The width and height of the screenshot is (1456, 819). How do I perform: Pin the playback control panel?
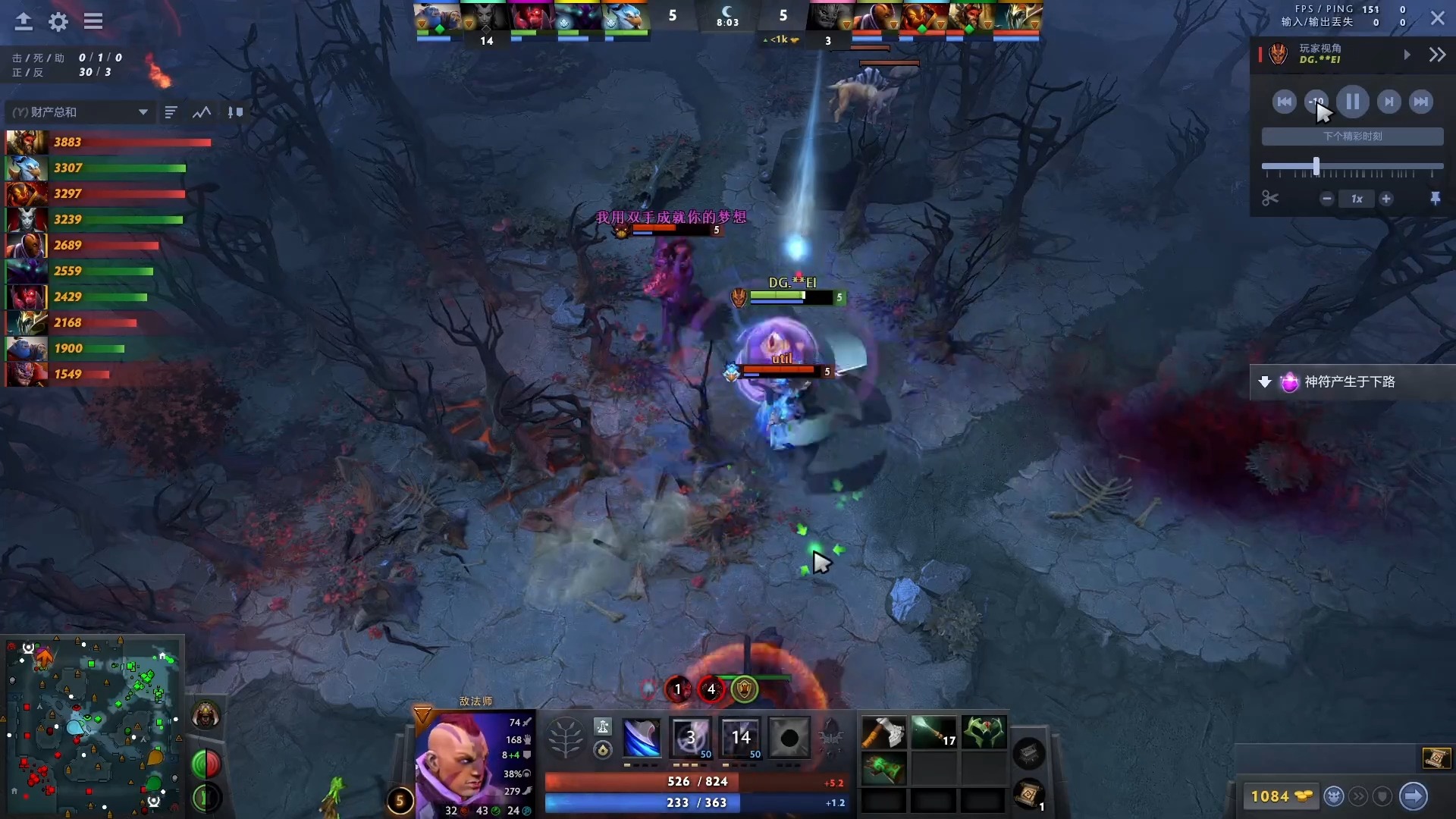(1436, 198)
